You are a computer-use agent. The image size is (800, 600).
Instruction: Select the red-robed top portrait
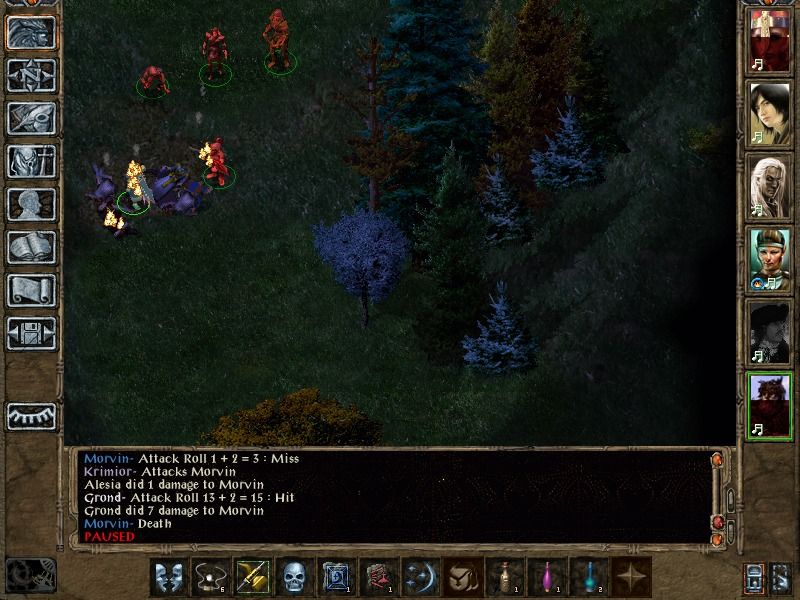coord(770,42)
